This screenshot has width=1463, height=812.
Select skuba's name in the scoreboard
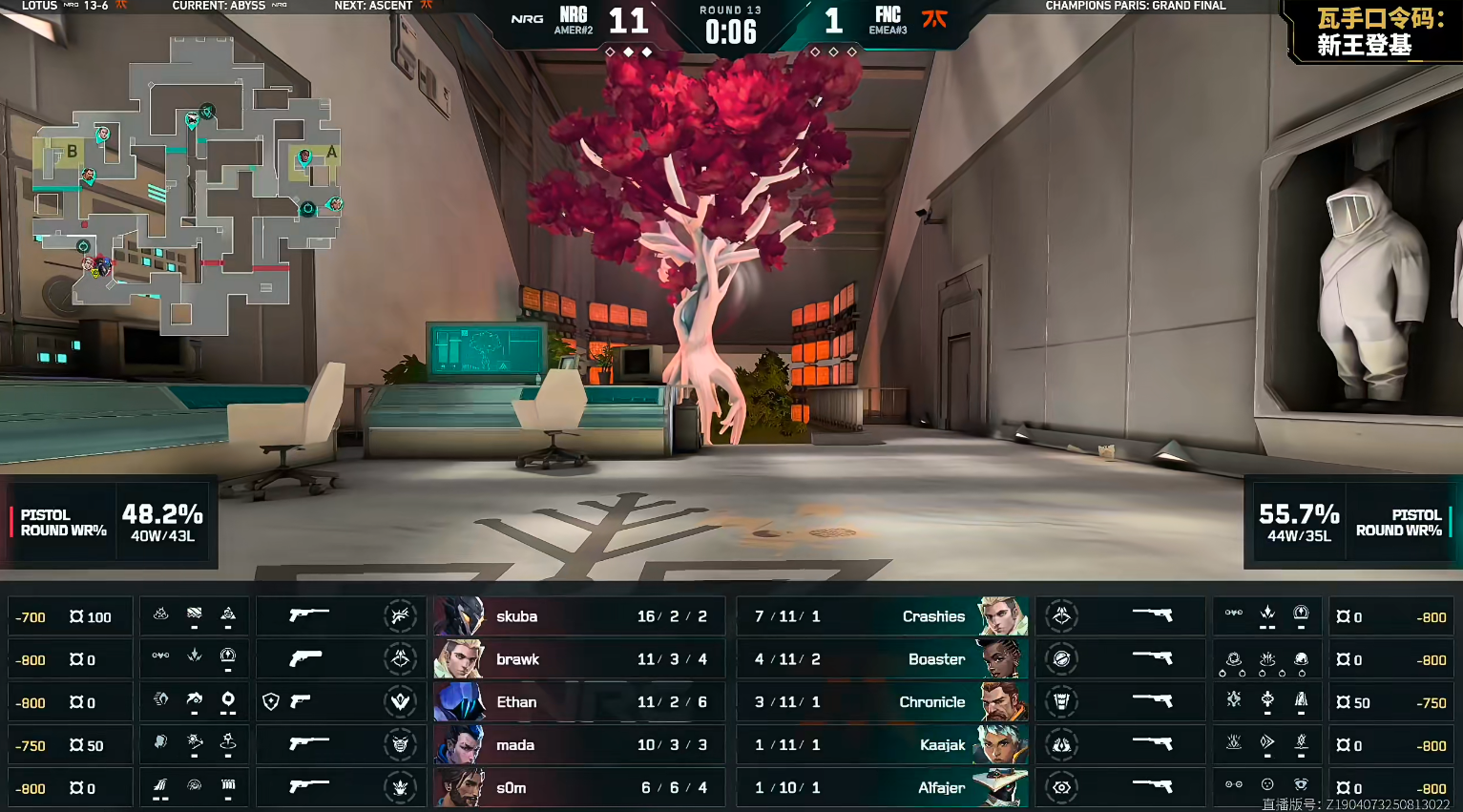click(516, 616)
